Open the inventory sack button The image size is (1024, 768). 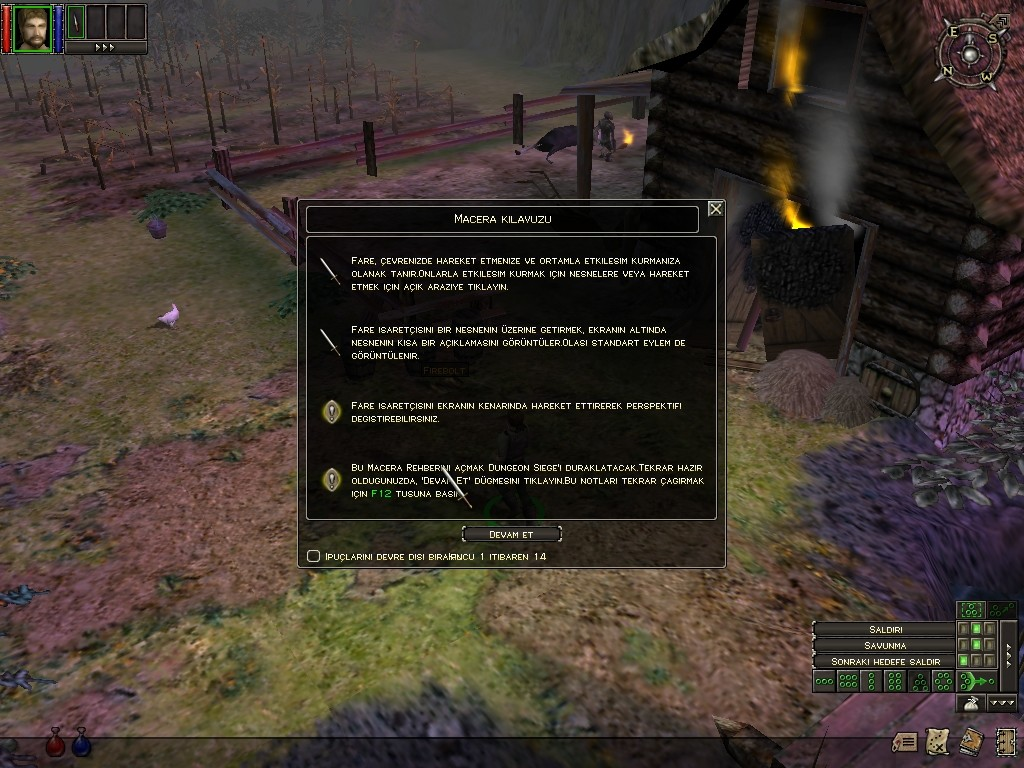pos(969,704)
